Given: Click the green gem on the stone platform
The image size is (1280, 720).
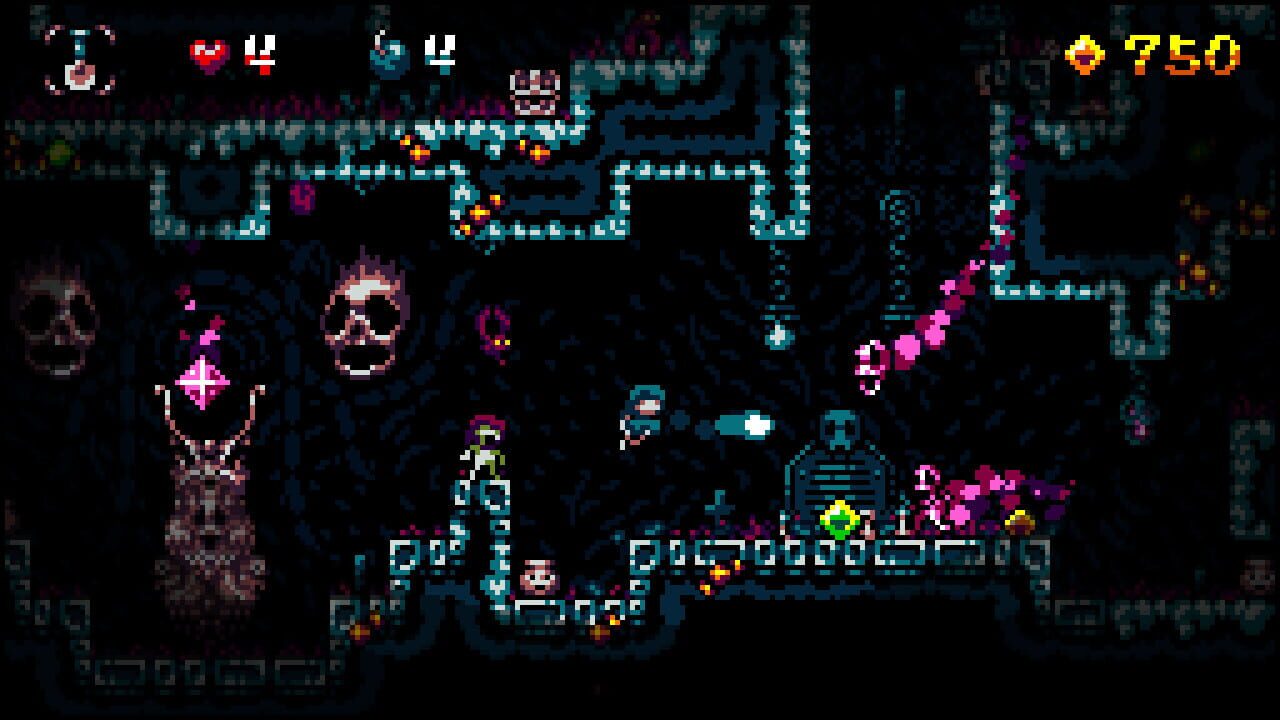Looking at the screenshot, I should 841,519.
